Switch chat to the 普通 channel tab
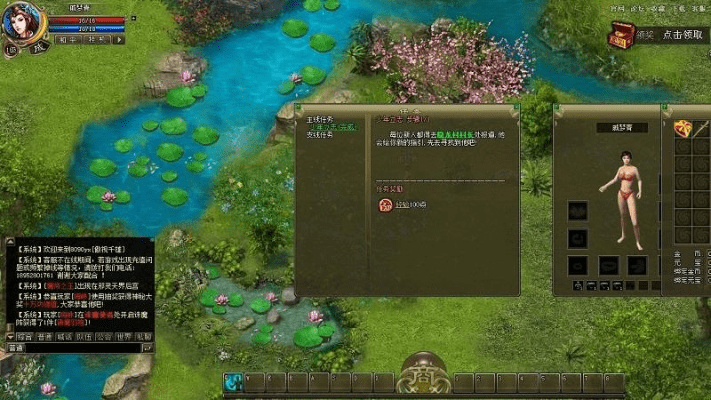 [45, 337]
